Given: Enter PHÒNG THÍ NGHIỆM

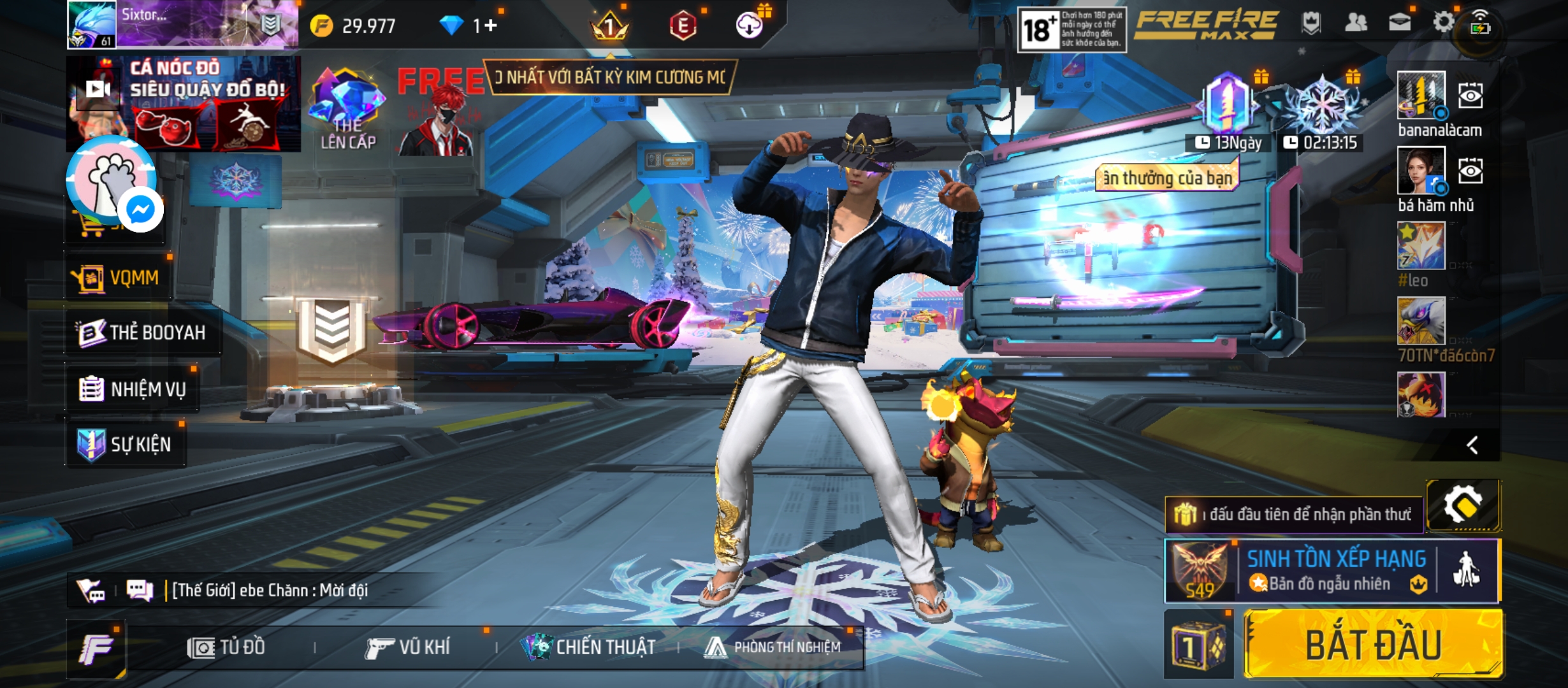Looking at the screenshot, I should tap(773, 647).
